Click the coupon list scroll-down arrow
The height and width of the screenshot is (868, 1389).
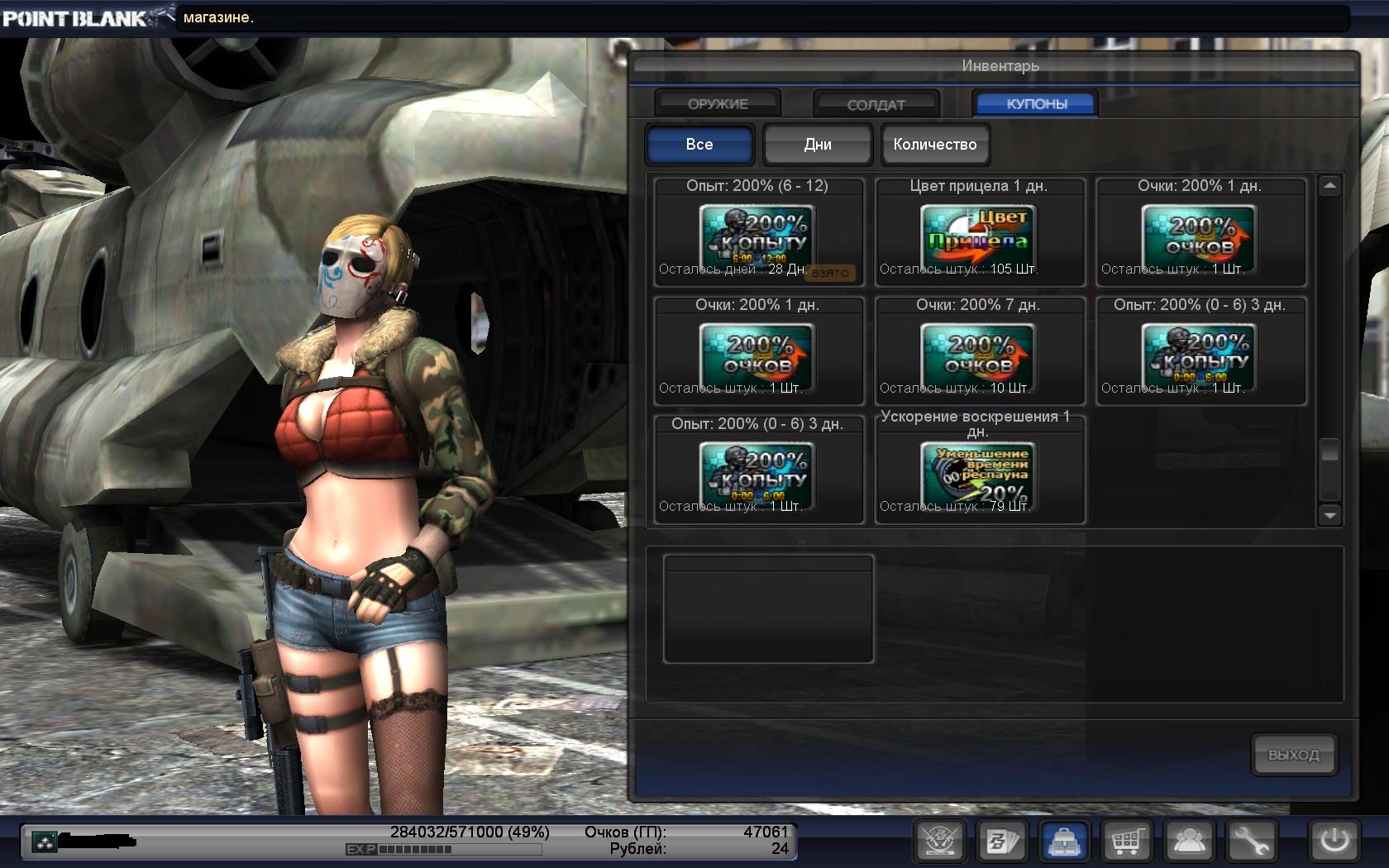pyautogui.click(x=1329, y=515)
